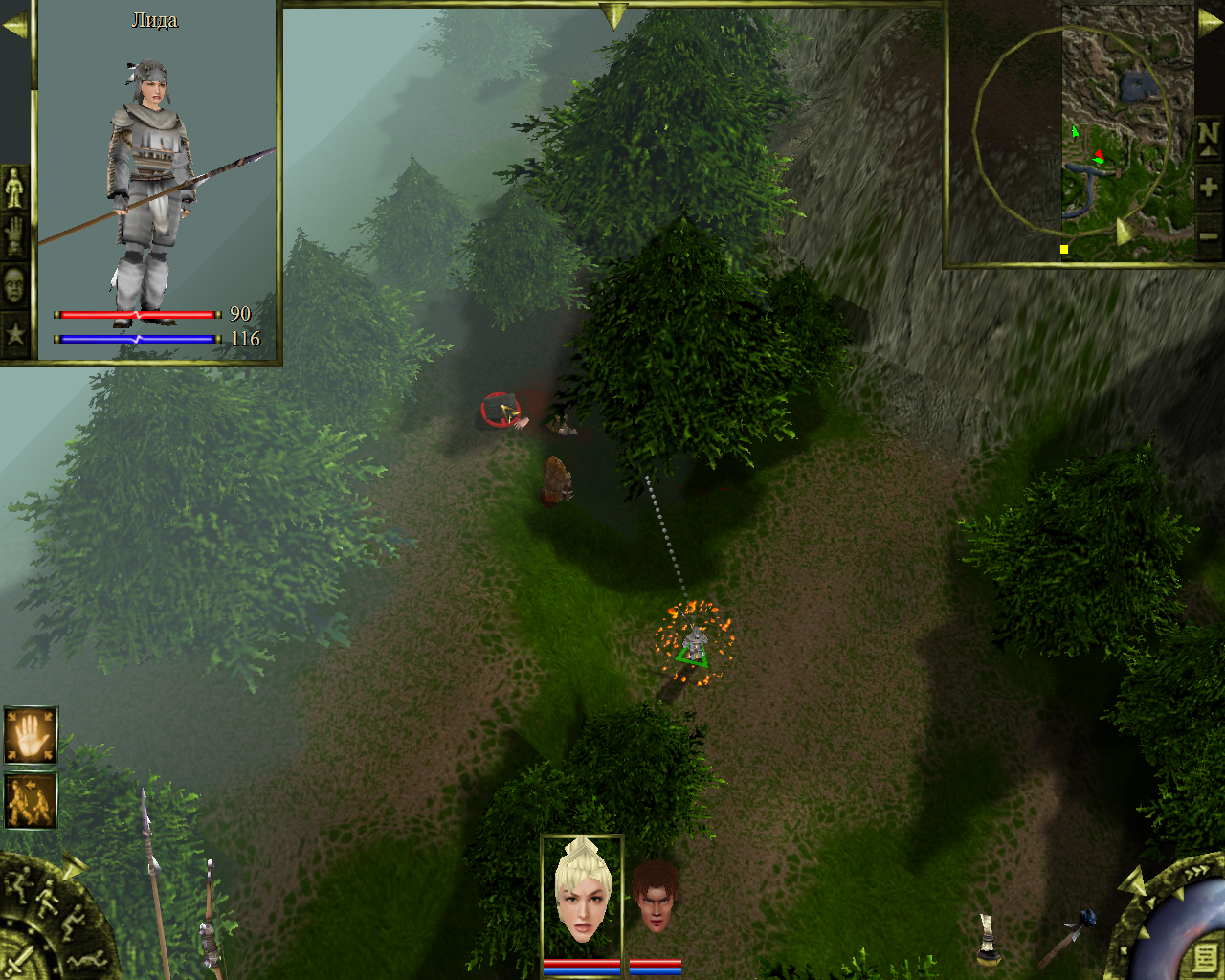Activate the open hand action icon

[x=31, y=735]
